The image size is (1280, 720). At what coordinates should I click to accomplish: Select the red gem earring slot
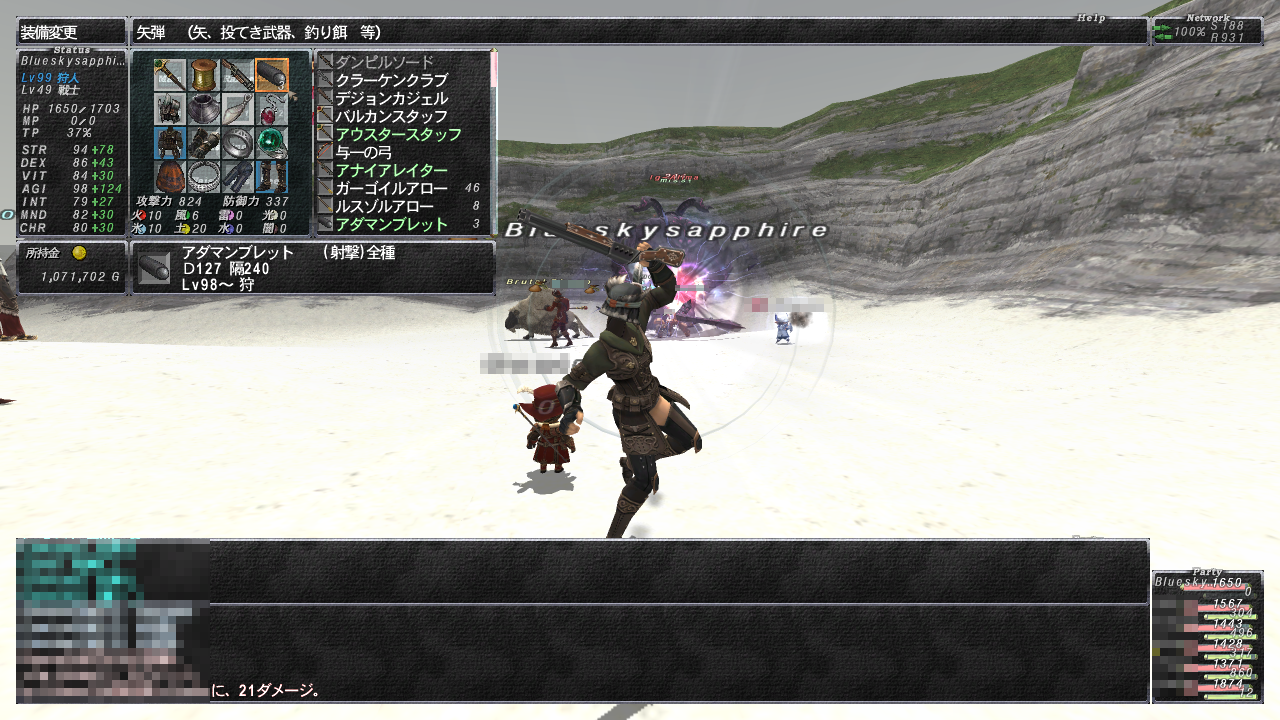click(271, 108)
